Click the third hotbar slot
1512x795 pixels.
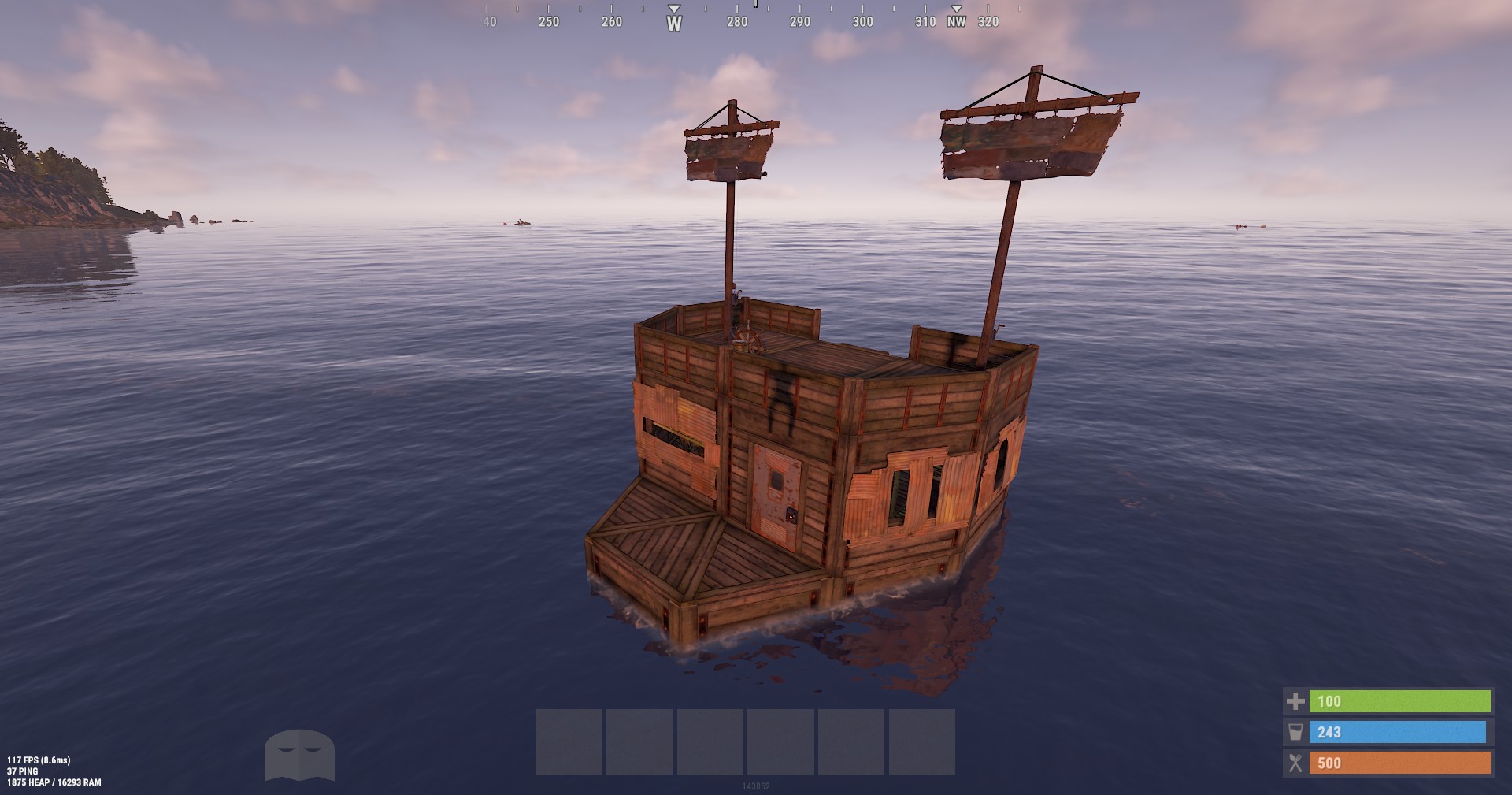click(x=710, y=741)
